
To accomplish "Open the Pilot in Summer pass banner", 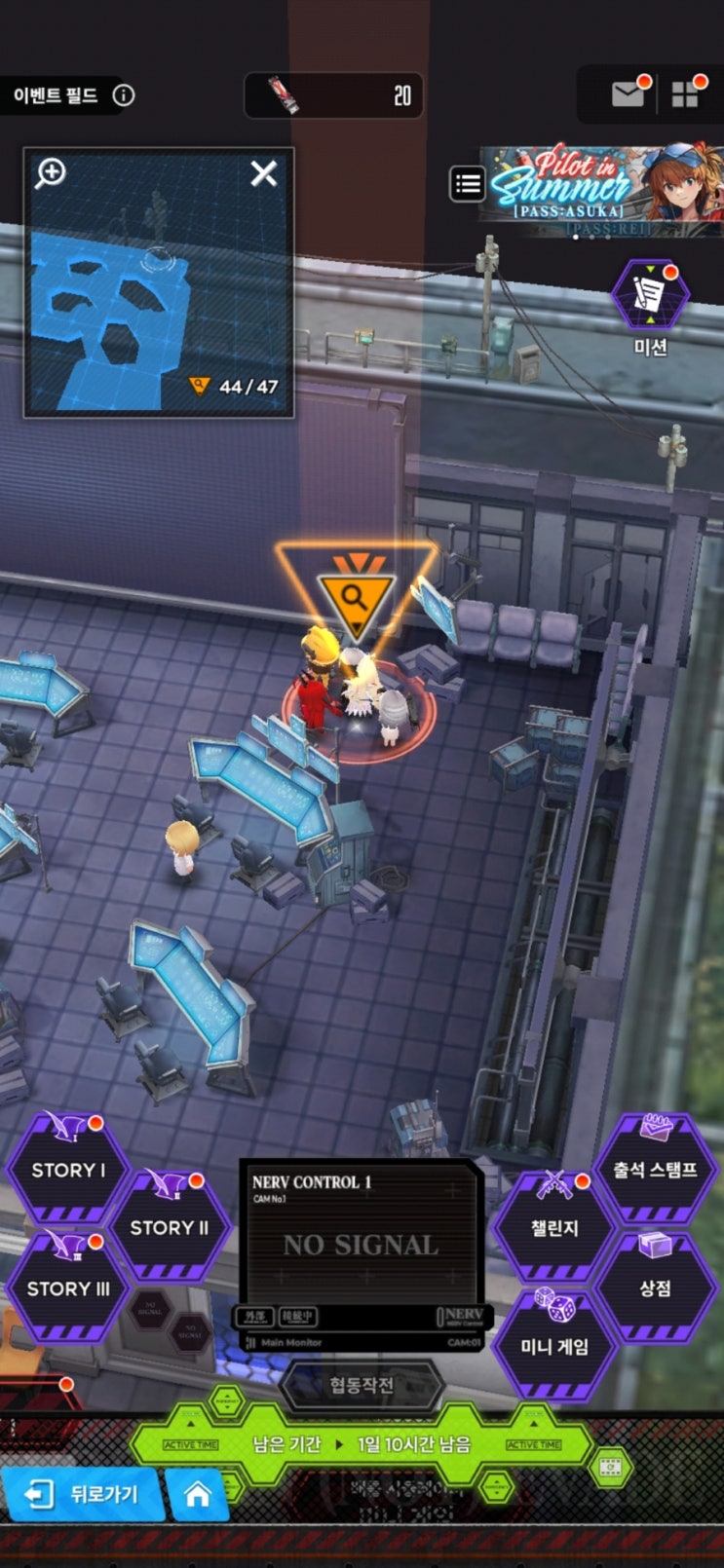I will 604,188.
